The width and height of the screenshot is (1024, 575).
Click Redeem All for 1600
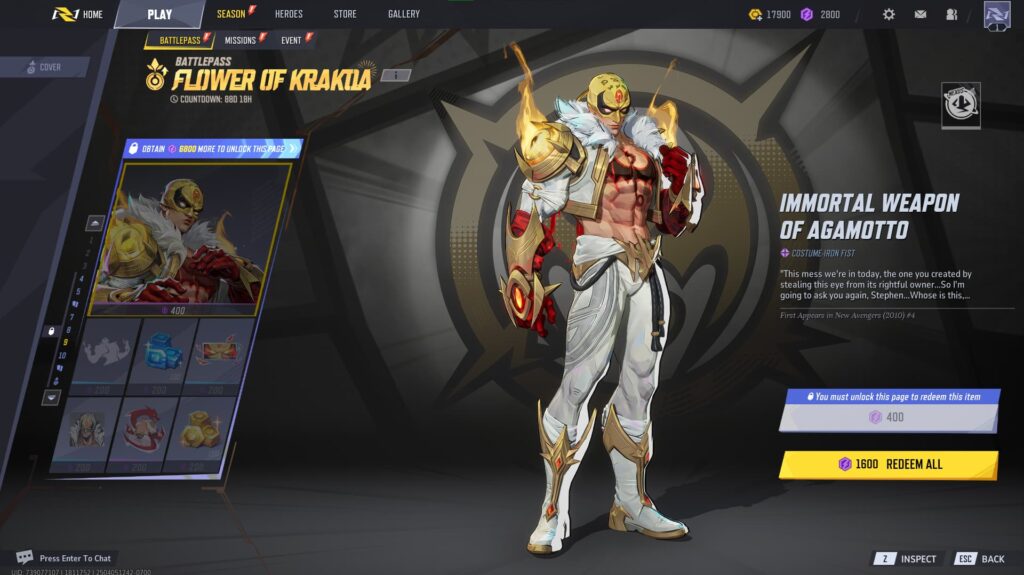pyautogui.click(x=889, y=464)
